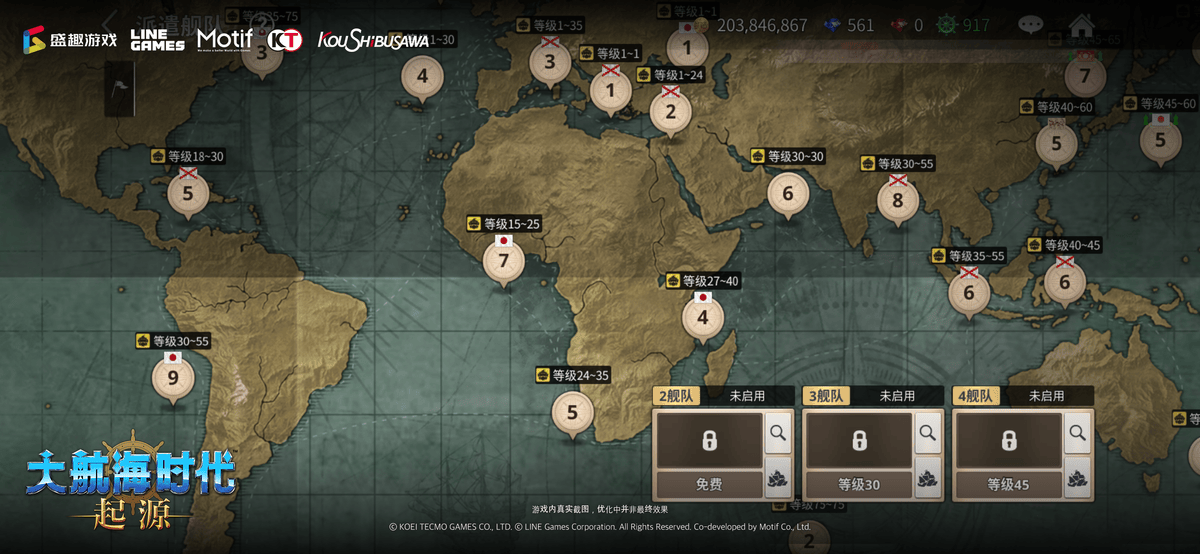Choose the level 40~60 destination marker
This screenshot has width=1200, height=554.
(x=1056, y=144)
